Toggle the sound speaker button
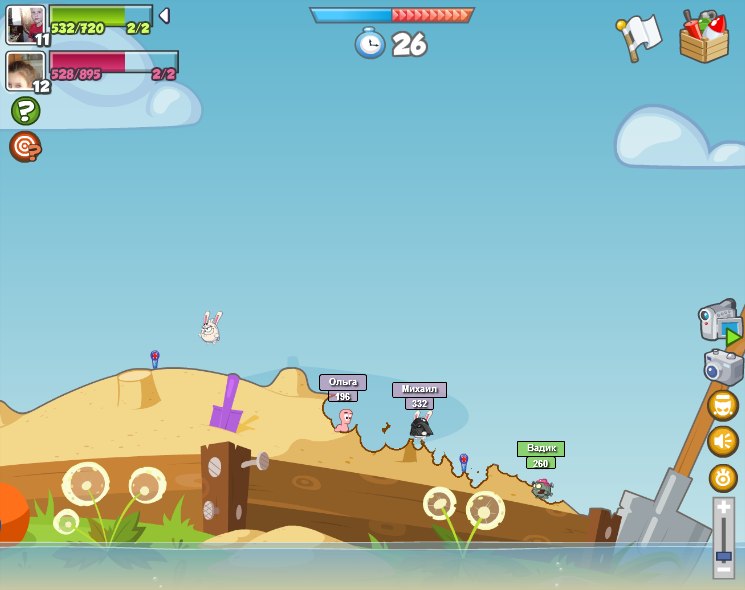The width and height of the screenshot is (745, 590). coord(723,441)
